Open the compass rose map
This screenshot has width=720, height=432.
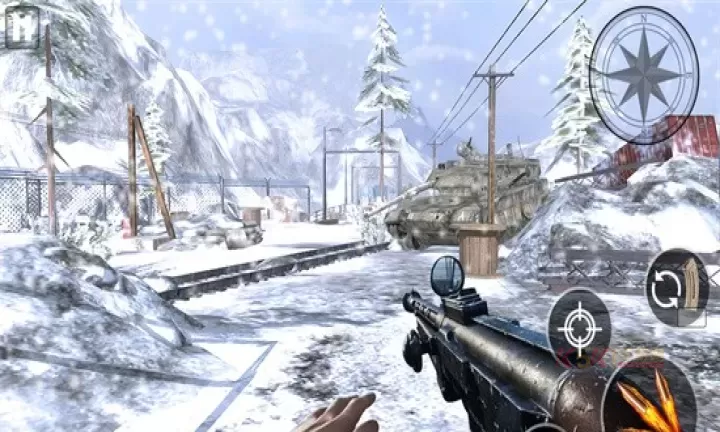[643, 75]
